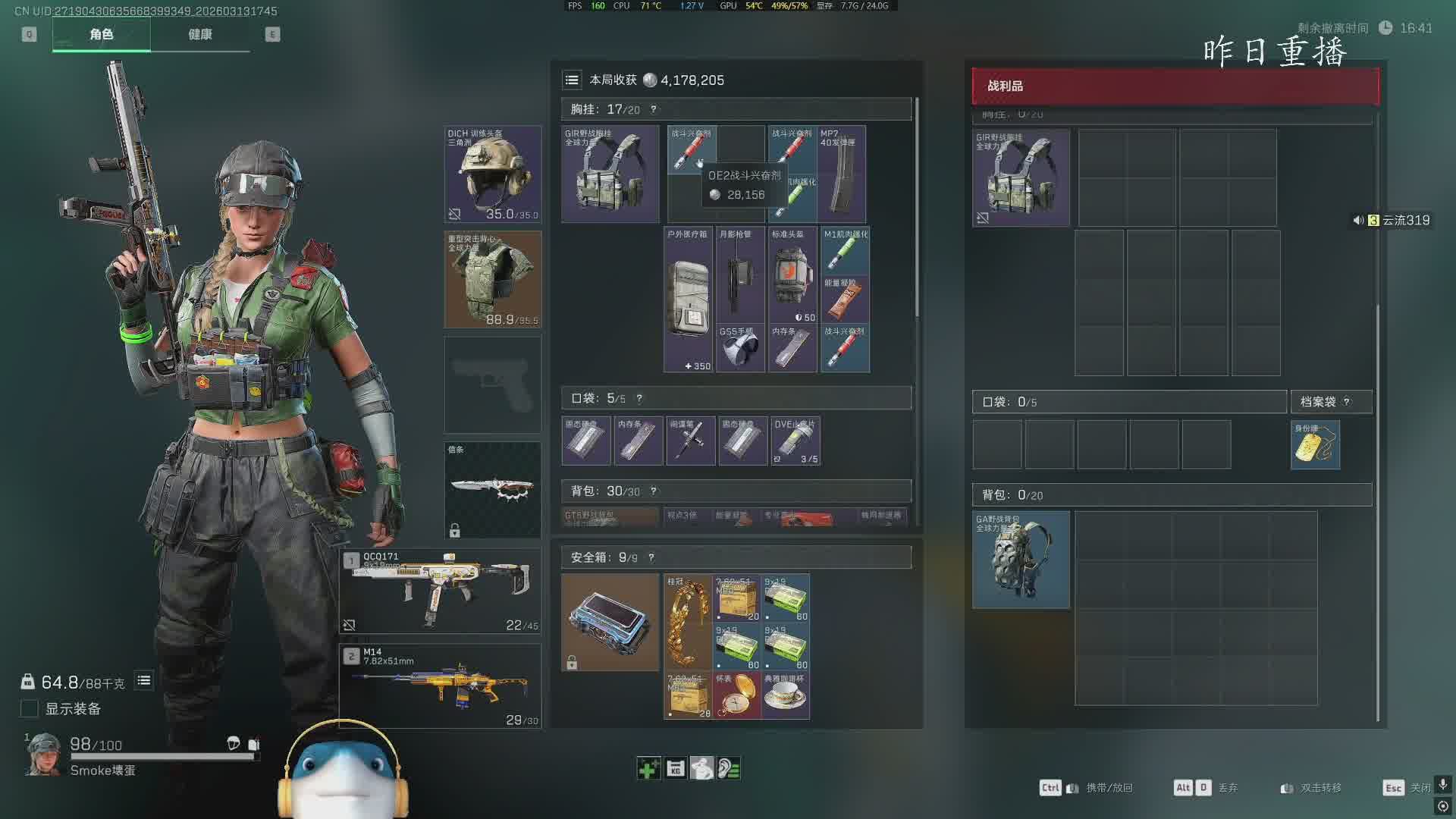Choose the M14 7.62x51mm weapon slot
This screenshot has width=1456, height=819.
click(441, 686)
